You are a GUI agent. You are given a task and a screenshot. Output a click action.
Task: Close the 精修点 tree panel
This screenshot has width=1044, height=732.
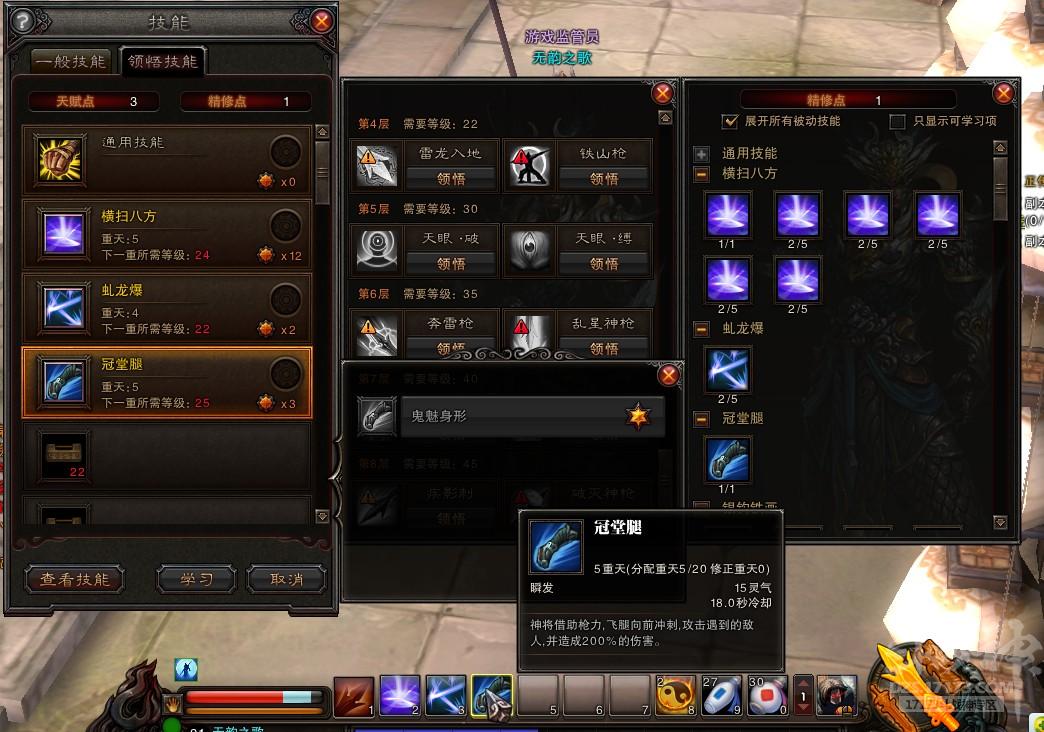click(x=1004, y=93)
